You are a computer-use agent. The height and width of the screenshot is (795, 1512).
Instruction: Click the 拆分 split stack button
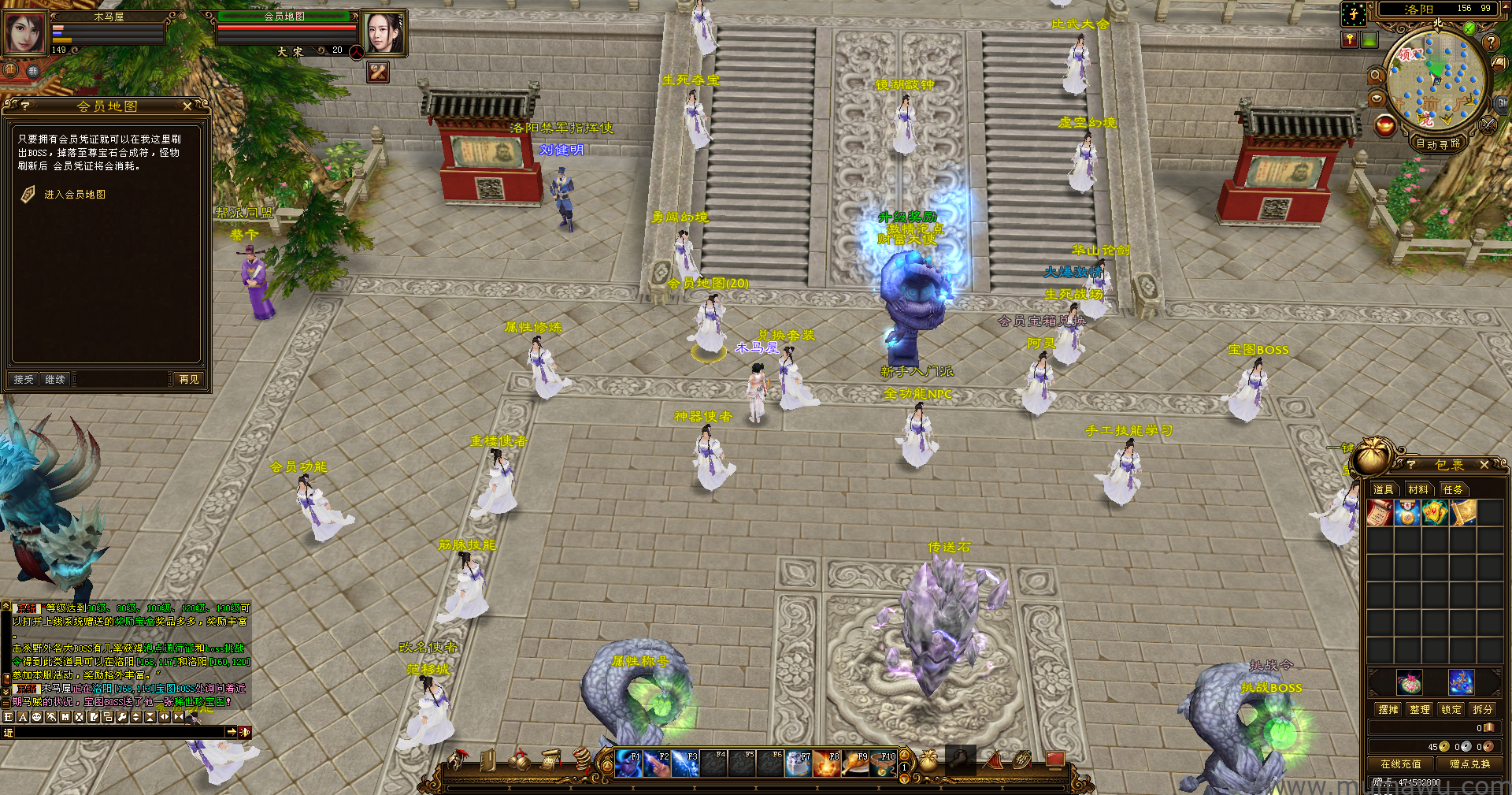point(1483,709)
